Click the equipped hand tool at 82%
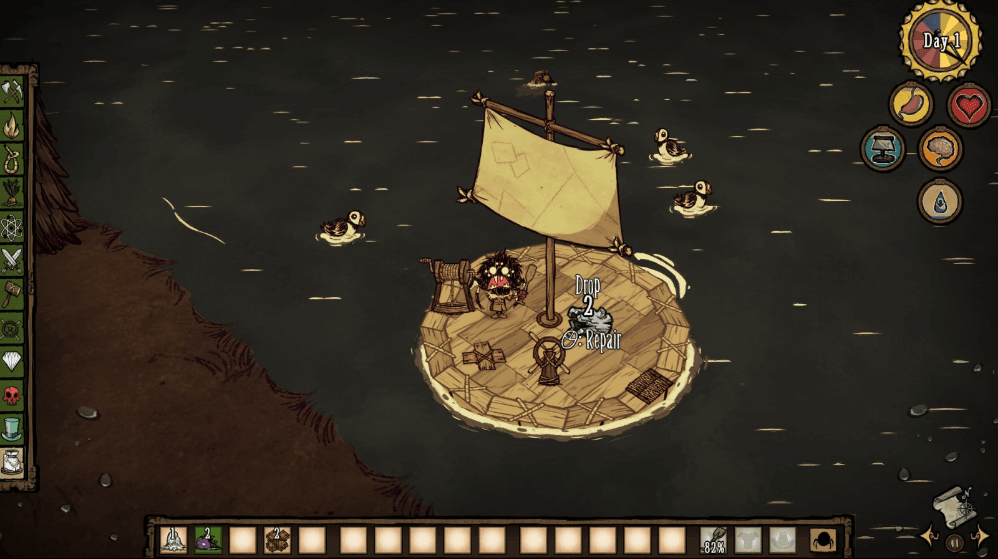This screenshot has height=559, width=998. tap(713, 540)
